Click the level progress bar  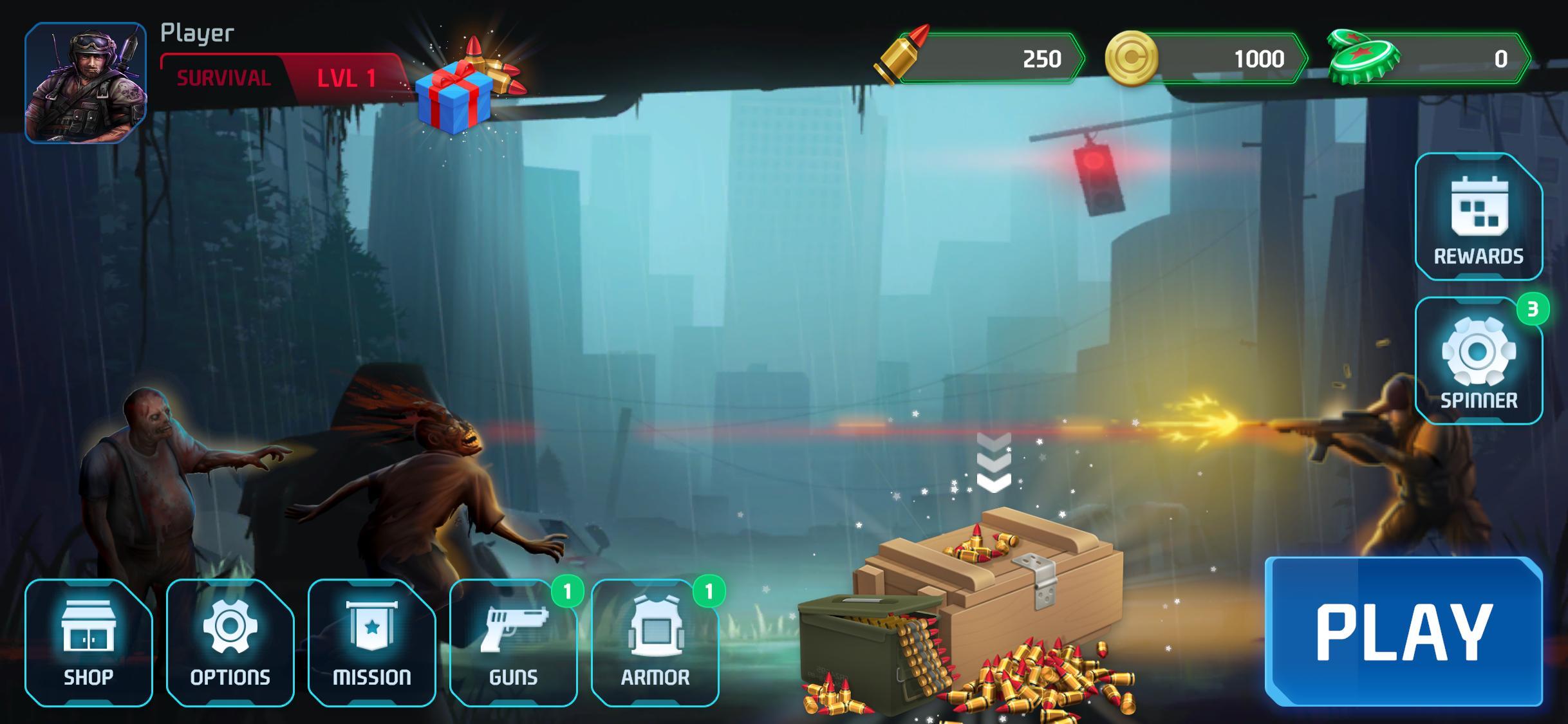point(283,77)
